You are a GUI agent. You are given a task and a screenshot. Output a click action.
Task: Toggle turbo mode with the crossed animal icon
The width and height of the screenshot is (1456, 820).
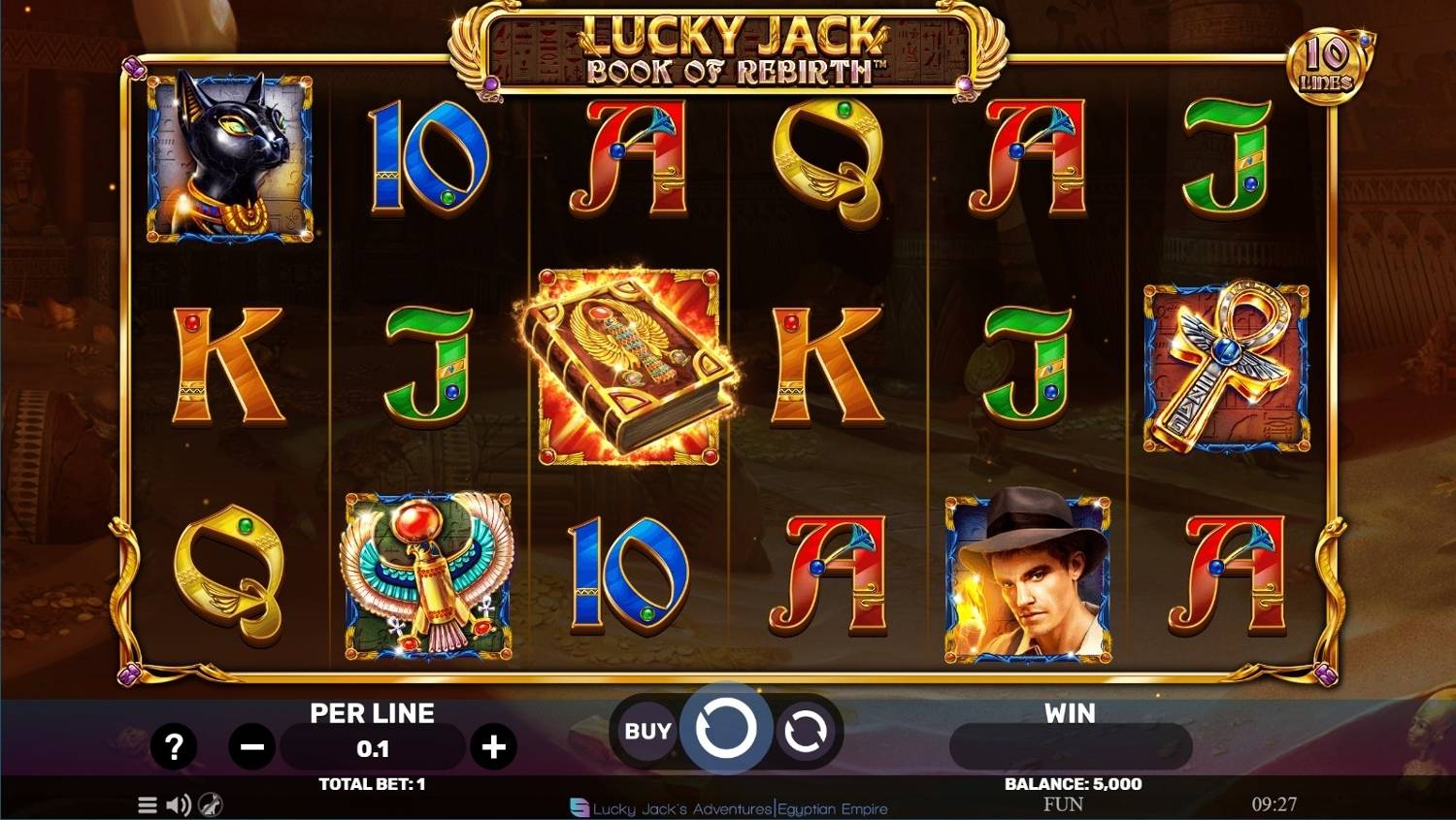208,804
